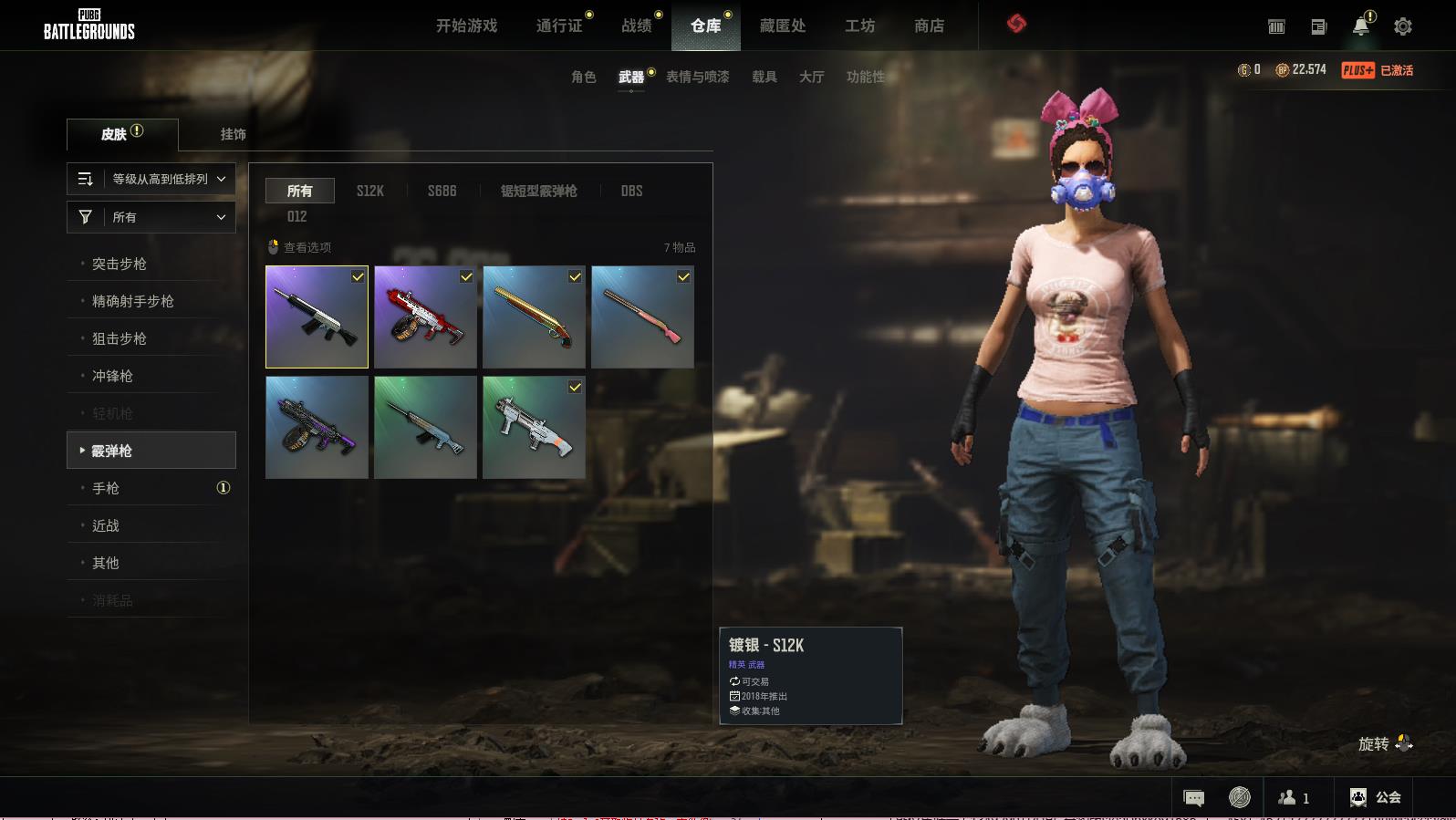Open the settings gear icon
This screenshot has height=820, width=1456.
1402,26
